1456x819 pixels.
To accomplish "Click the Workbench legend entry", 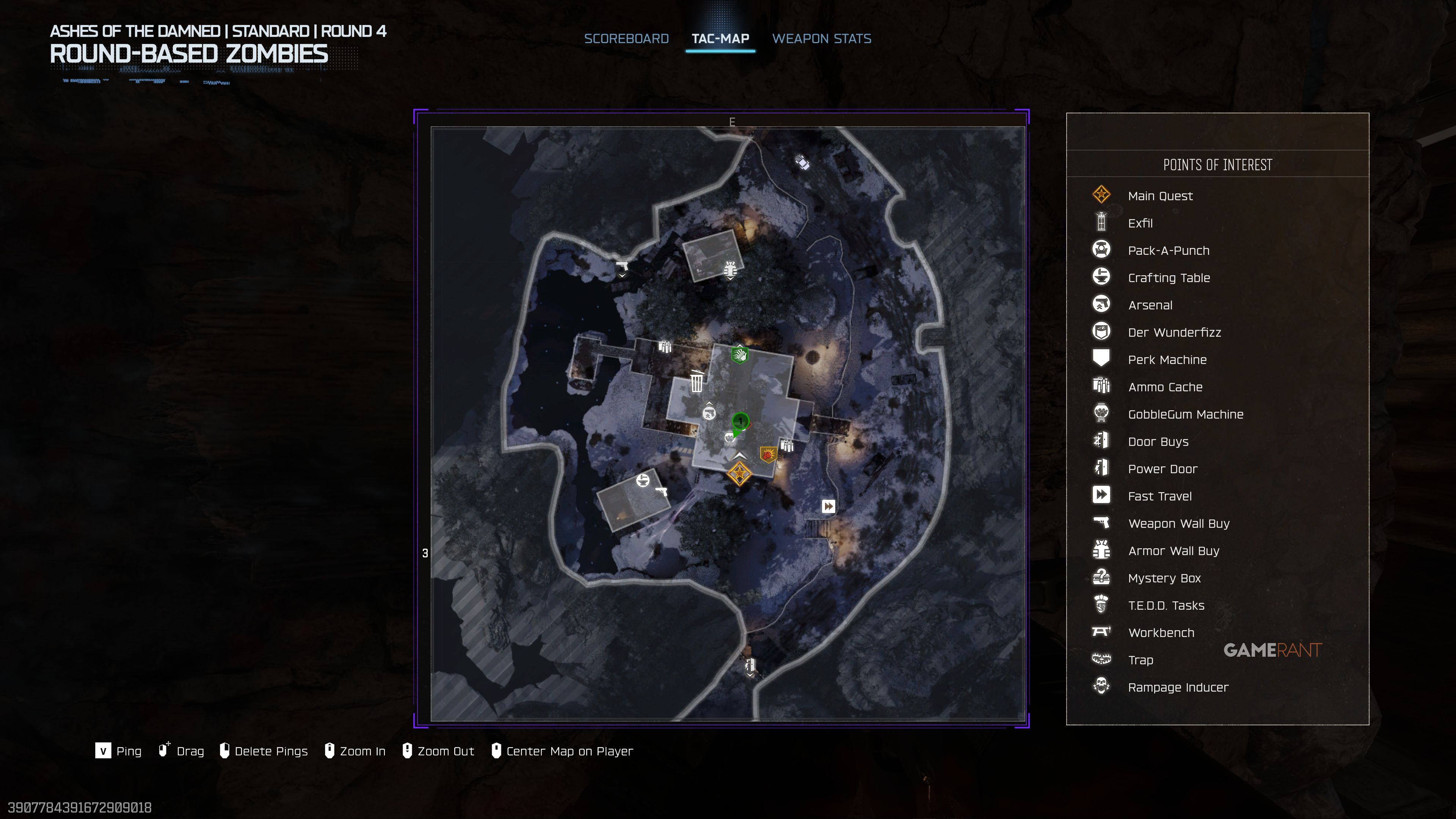I will (x=1160, y=632).
